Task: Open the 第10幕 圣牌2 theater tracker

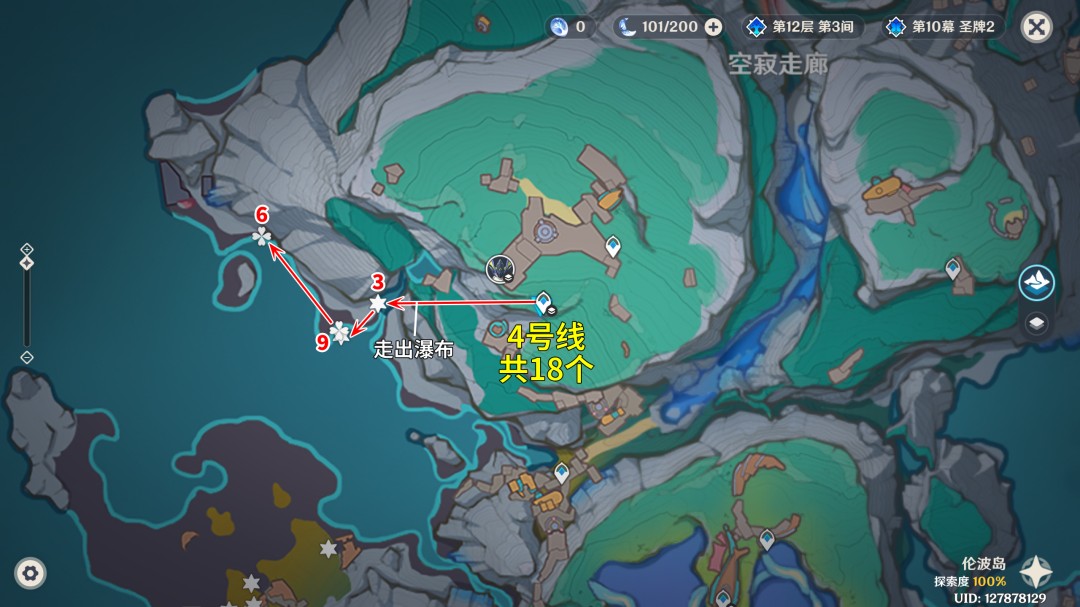Action: (x=940, y=27)
